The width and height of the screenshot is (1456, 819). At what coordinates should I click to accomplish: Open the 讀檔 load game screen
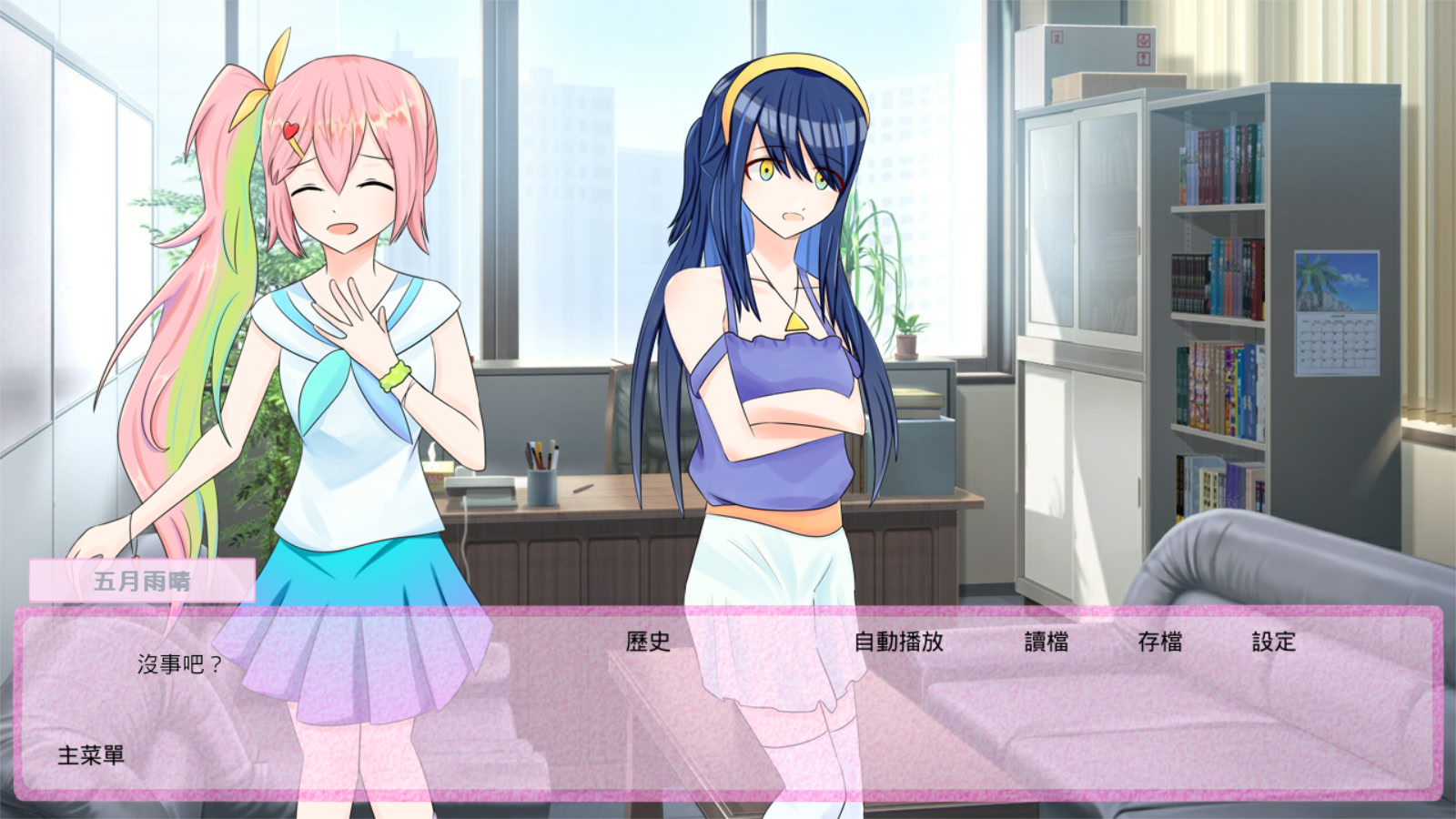pos(1047,642)
